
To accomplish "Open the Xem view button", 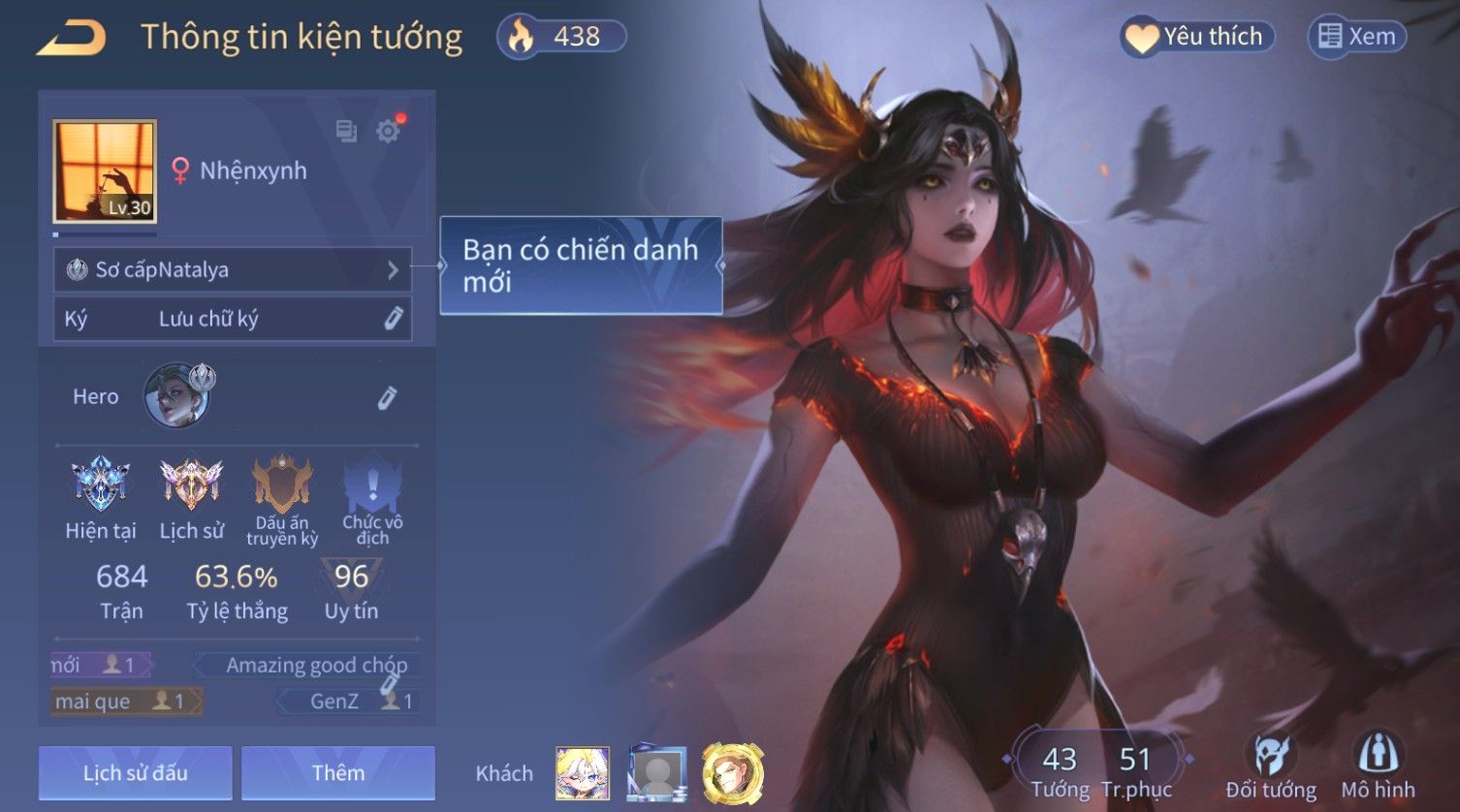I will pyautogui.click(x=1356, y=37).
